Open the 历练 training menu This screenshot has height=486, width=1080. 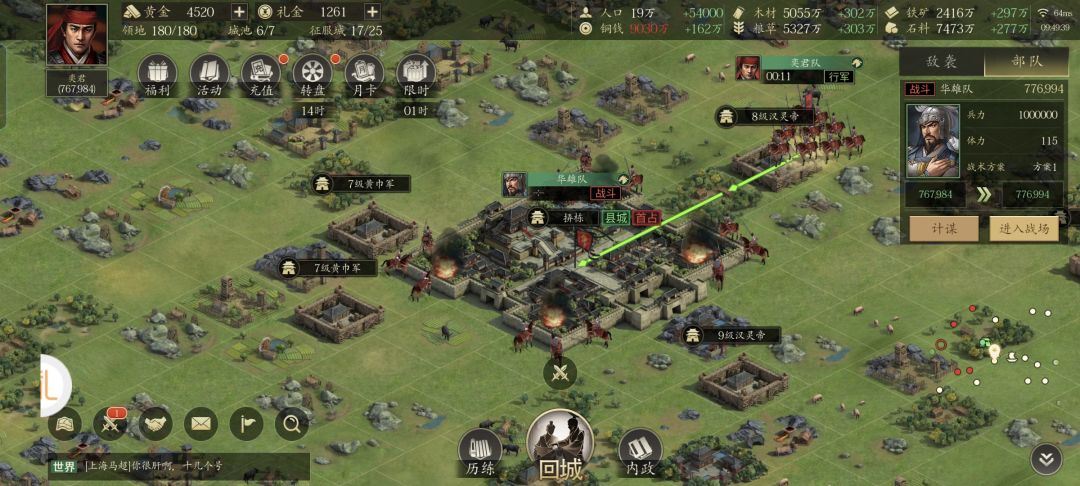(x=481, y=453)
